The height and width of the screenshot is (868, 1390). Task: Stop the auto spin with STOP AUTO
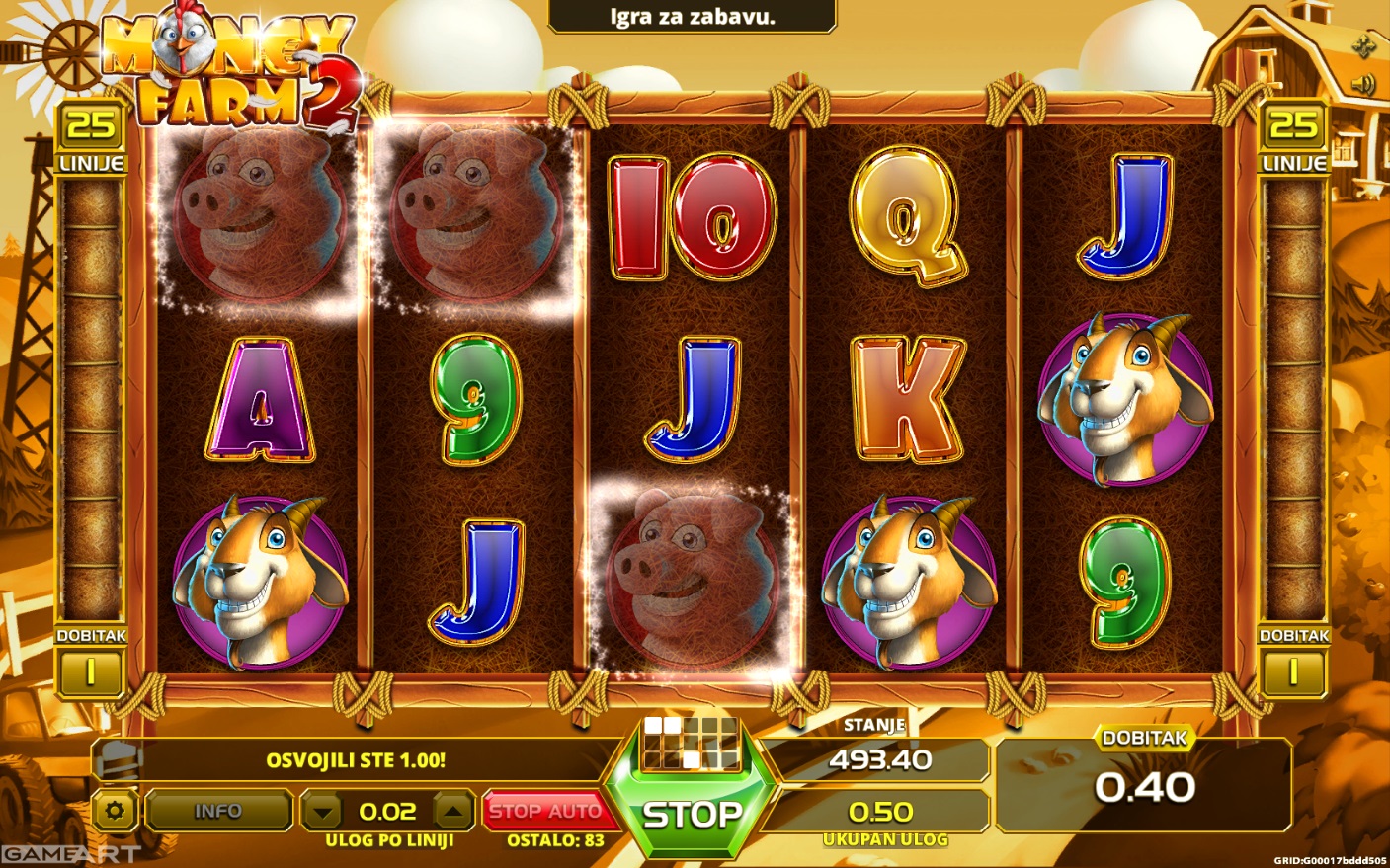click(545, 811)
